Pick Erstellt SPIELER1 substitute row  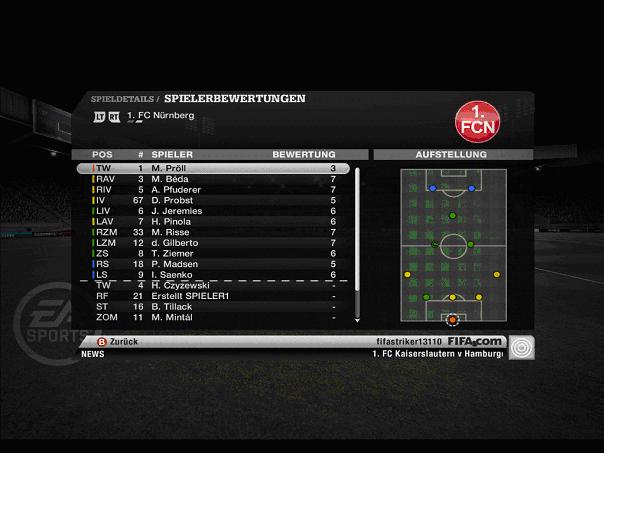pyautogui.click(x=214, y=296)
